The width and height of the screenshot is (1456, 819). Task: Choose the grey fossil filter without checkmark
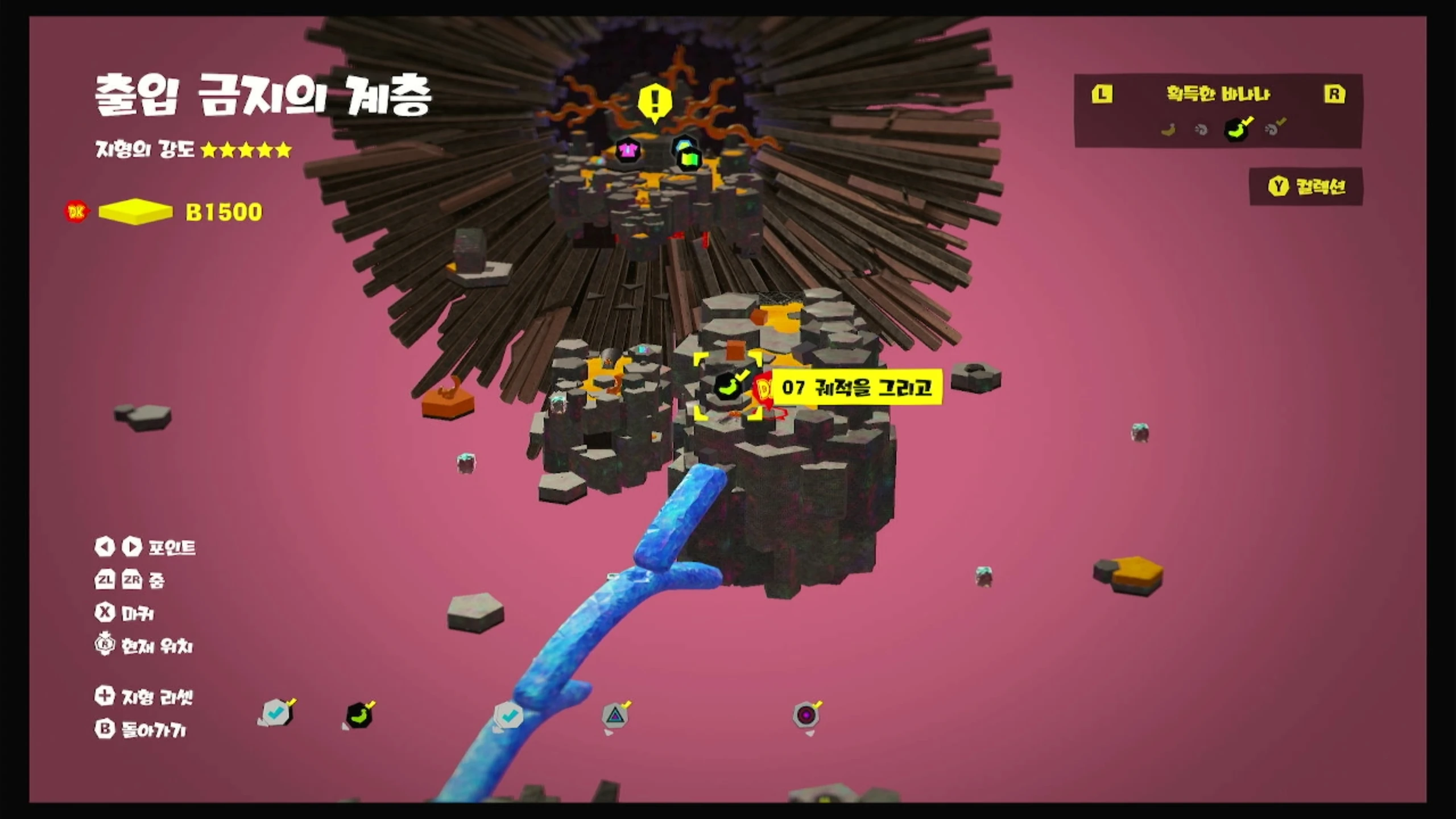(1201, 130)
